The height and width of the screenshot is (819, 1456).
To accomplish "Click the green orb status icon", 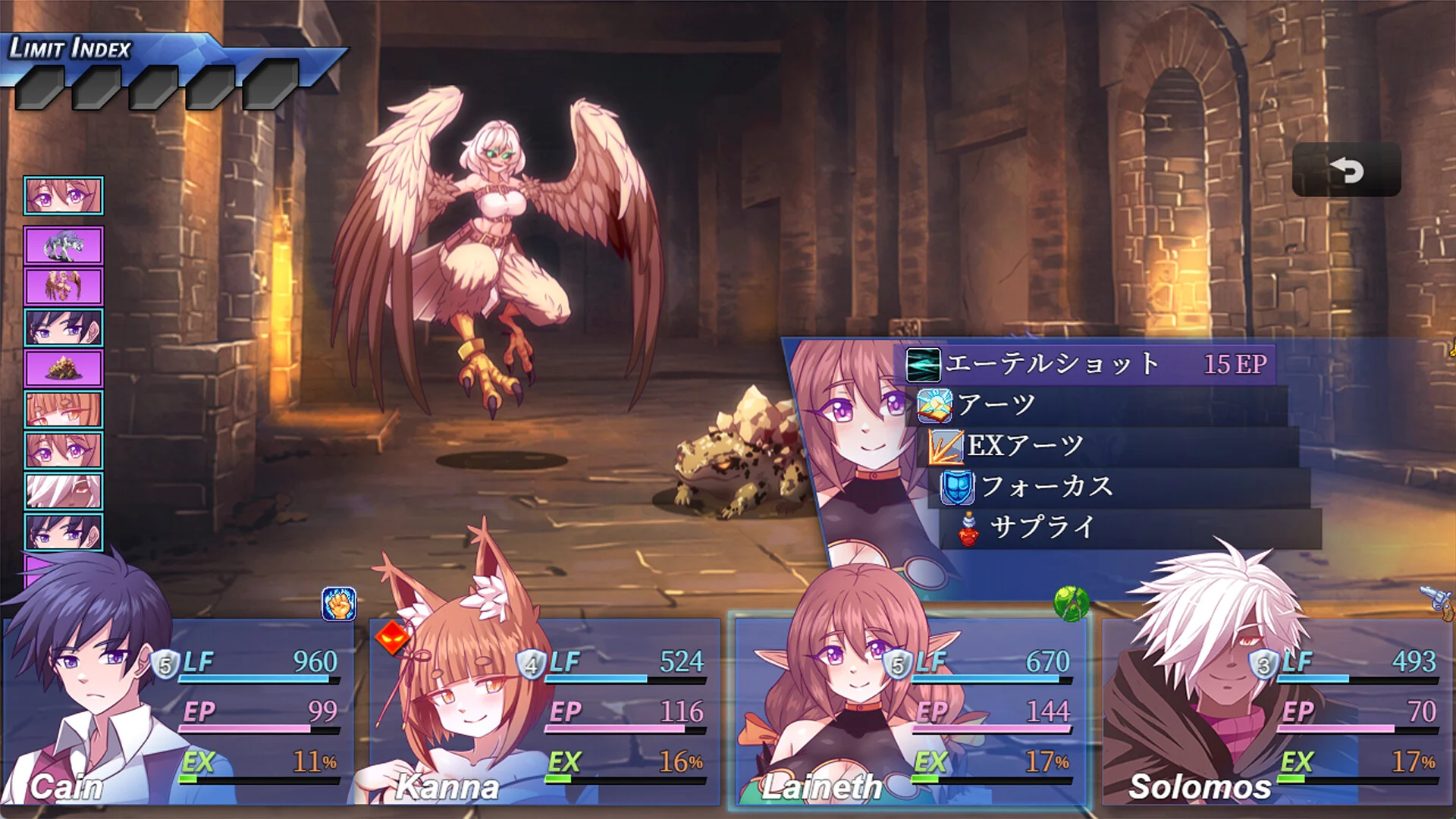I will tap(1071, 604).
